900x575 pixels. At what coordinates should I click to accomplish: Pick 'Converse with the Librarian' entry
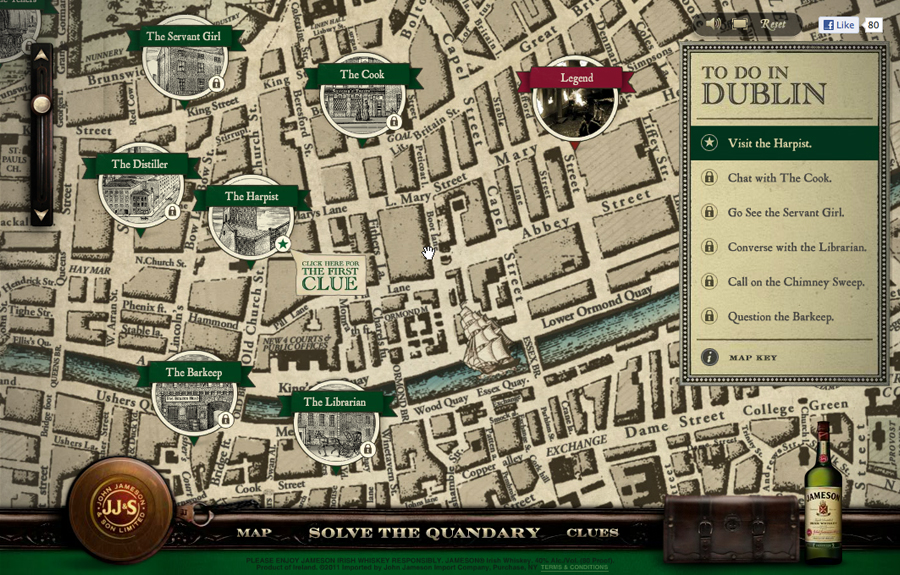[796, 247]
